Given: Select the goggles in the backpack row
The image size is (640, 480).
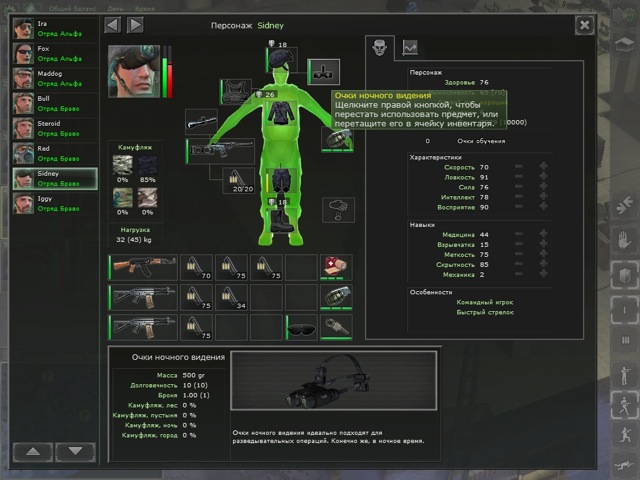Looking at the screenshot, I should pyautogui.click(x=300, y=326).
